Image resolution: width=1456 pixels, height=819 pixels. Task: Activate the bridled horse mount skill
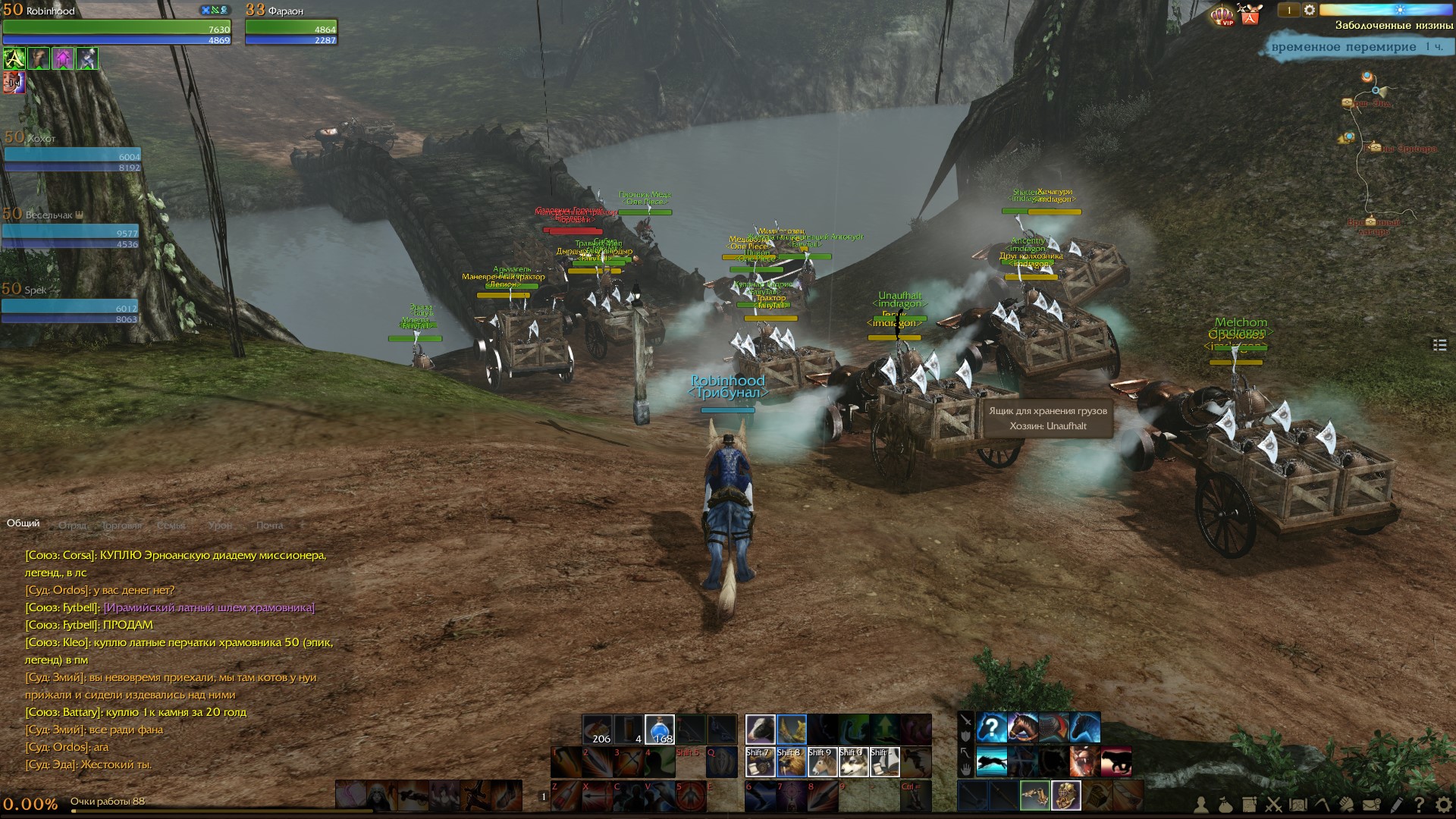(1022, 728)
